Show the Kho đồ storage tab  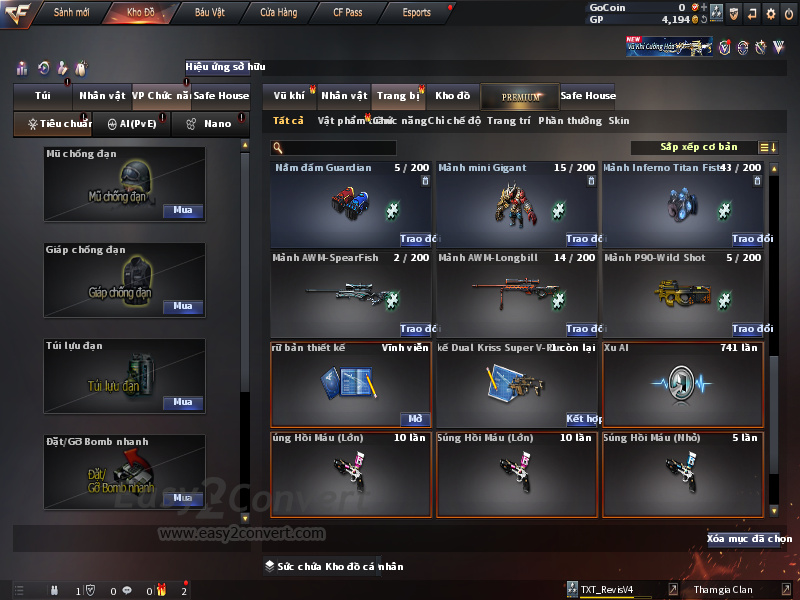452,96
